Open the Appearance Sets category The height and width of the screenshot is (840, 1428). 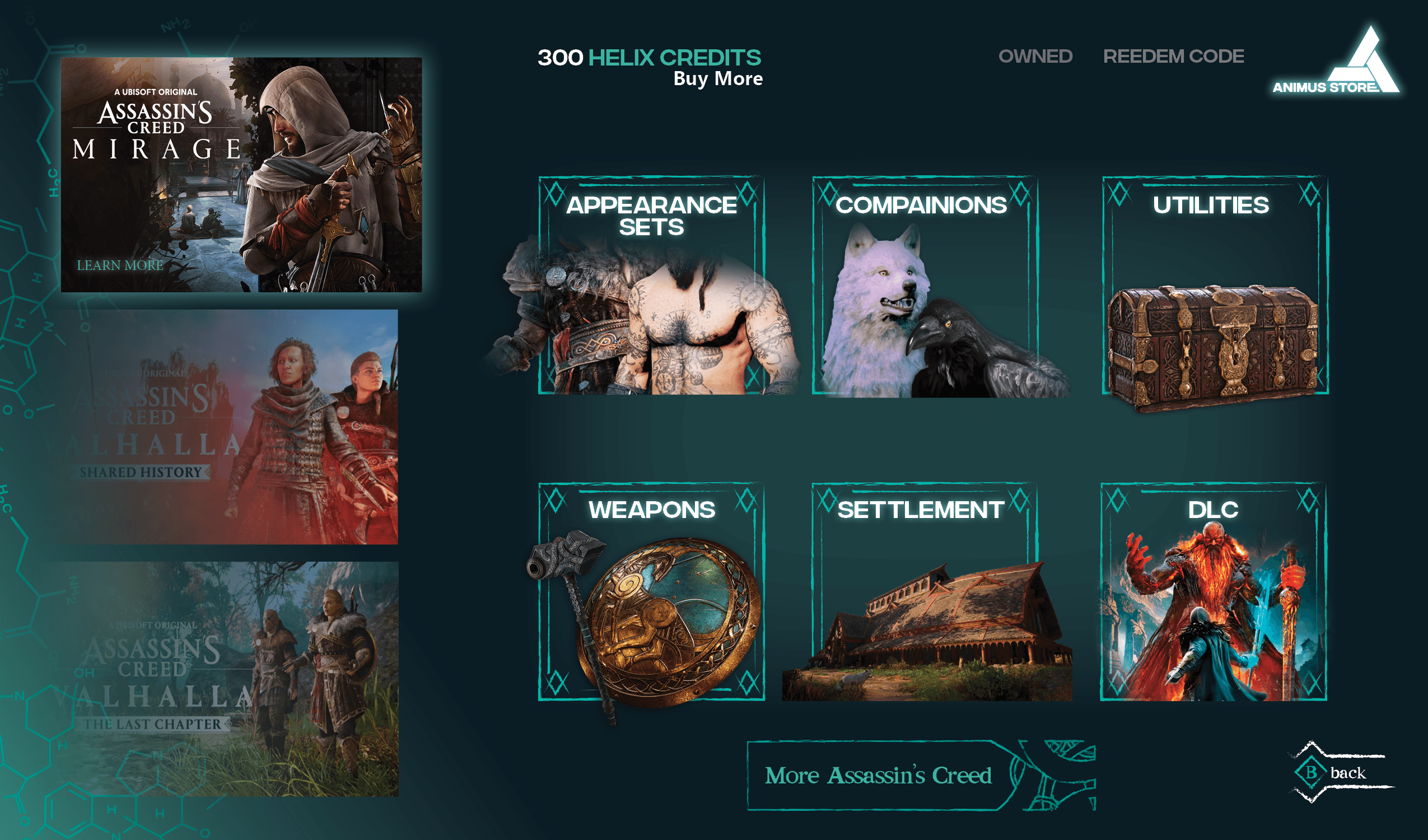(x=652, y=286)
